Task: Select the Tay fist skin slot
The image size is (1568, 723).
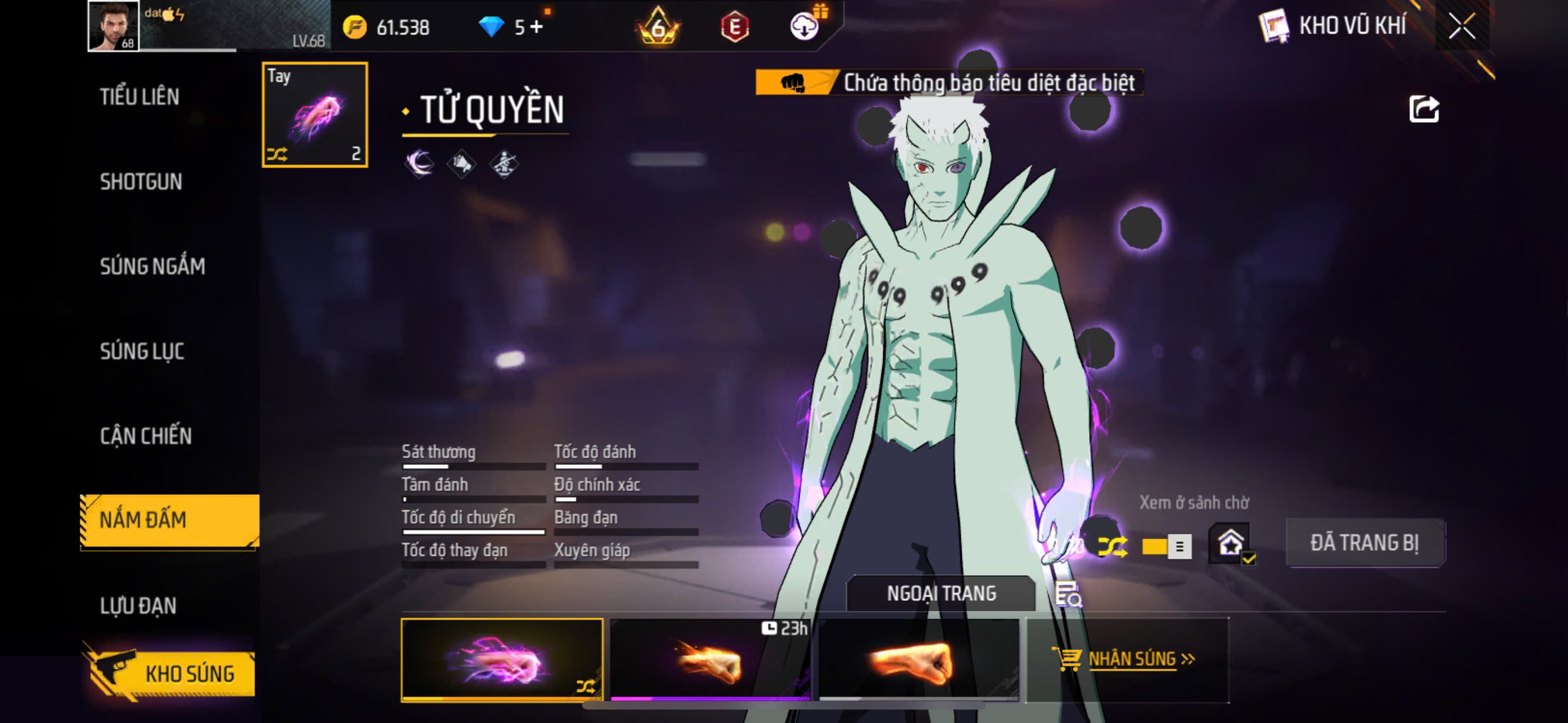Action: (315, 114)
